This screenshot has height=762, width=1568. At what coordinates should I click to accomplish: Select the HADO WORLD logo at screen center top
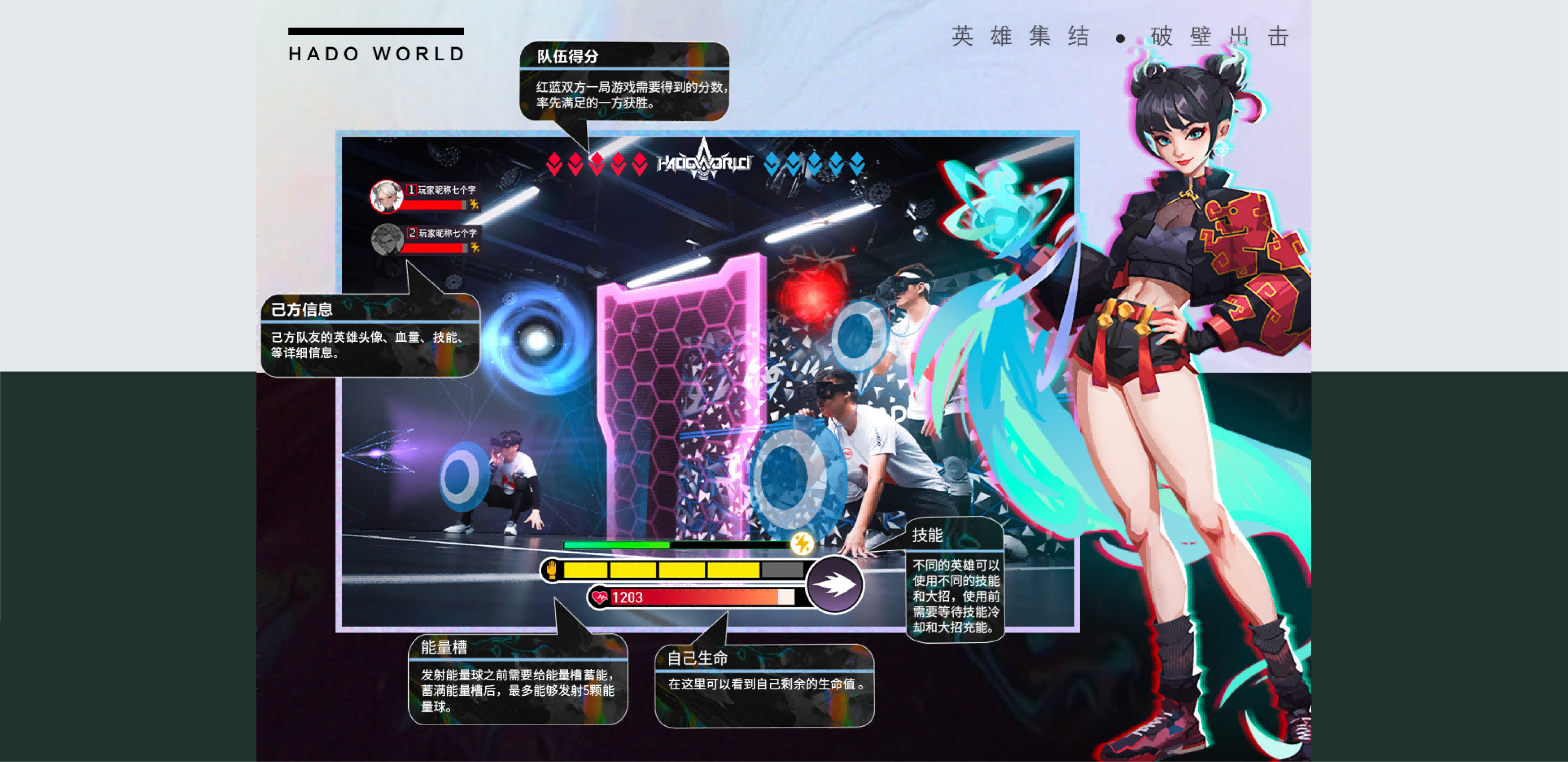point(703,163)
